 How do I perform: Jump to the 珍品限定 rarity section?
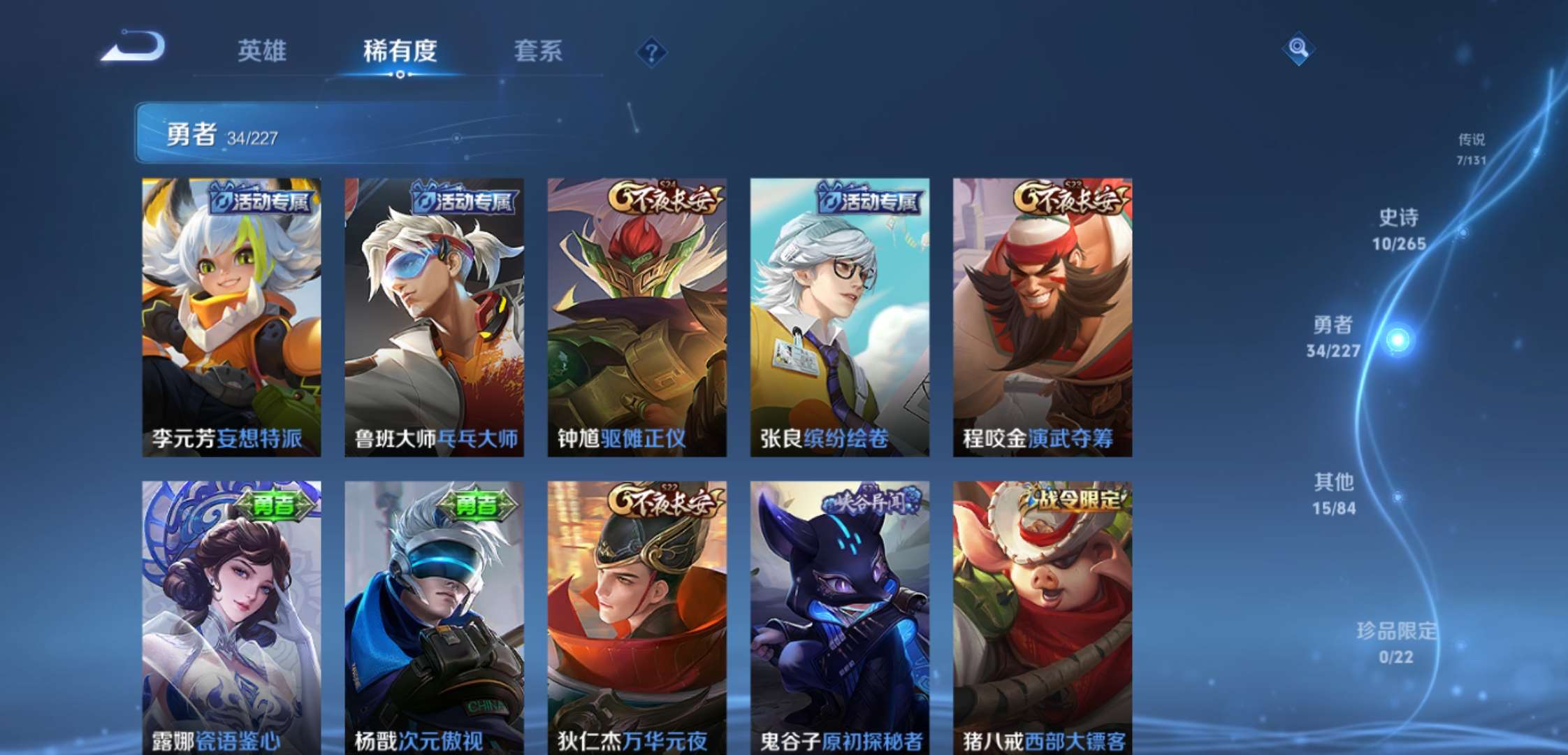(1396, 642)
